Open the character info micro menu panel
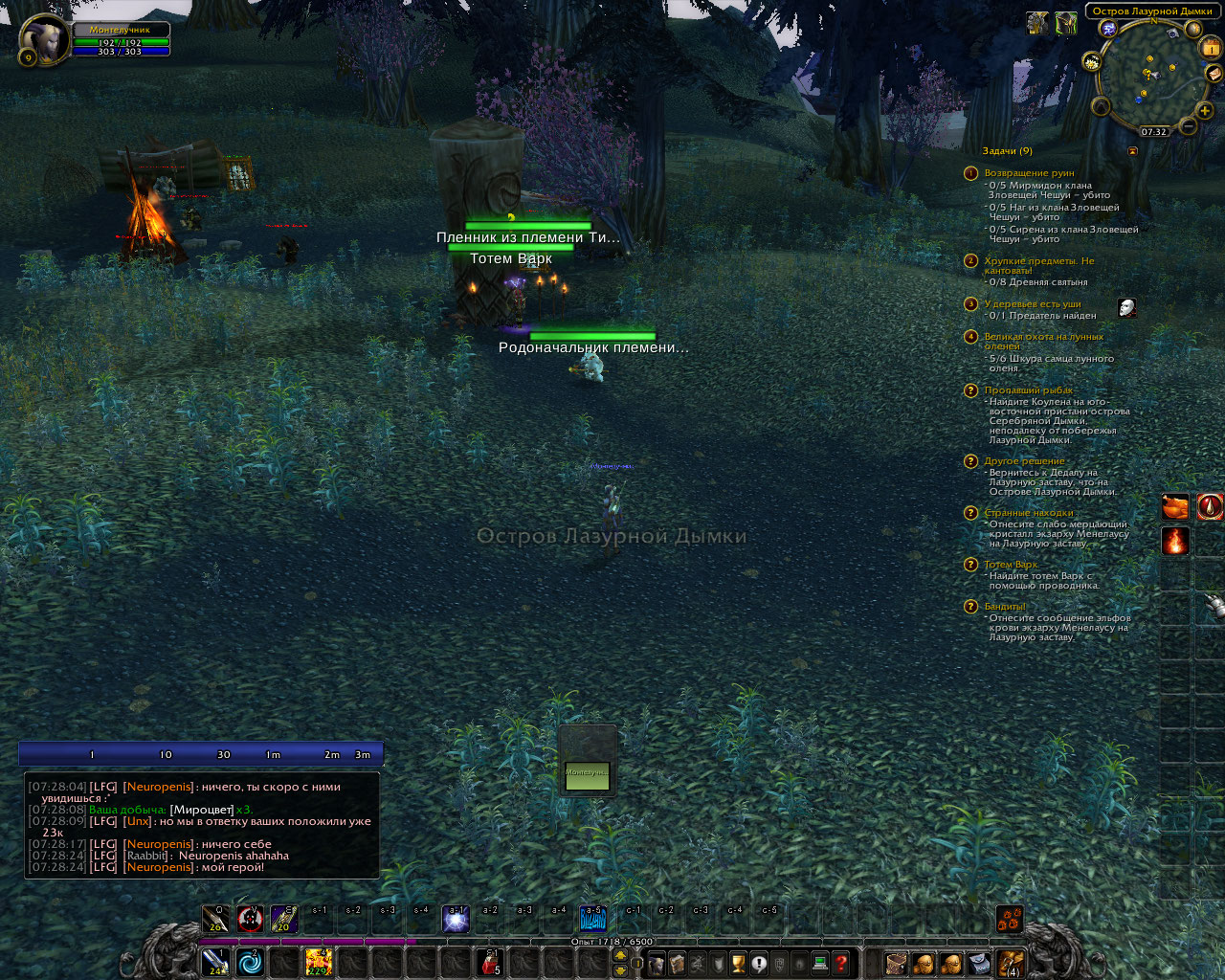The width and height of the screenshot is (1225, 980). [x=657, y=964]
